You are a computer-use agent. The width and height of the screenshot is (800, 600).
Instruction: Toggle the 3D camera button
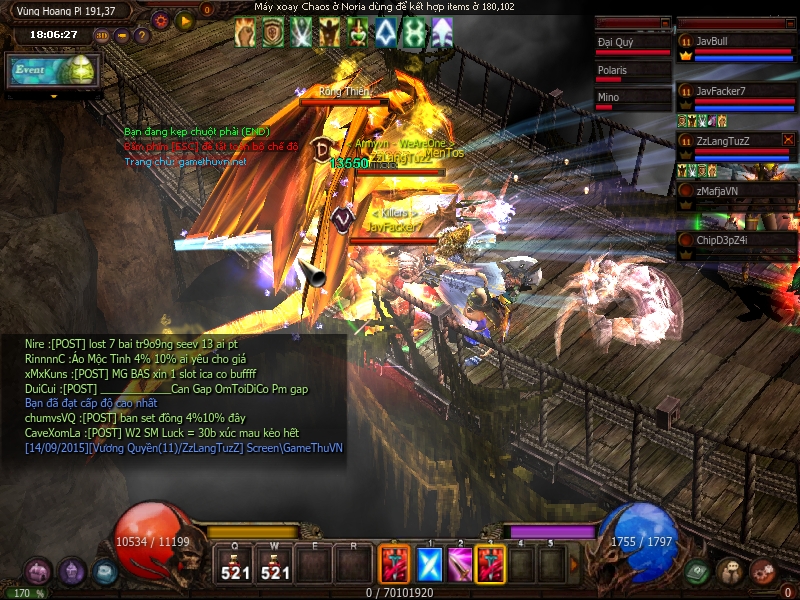[102, 36]
